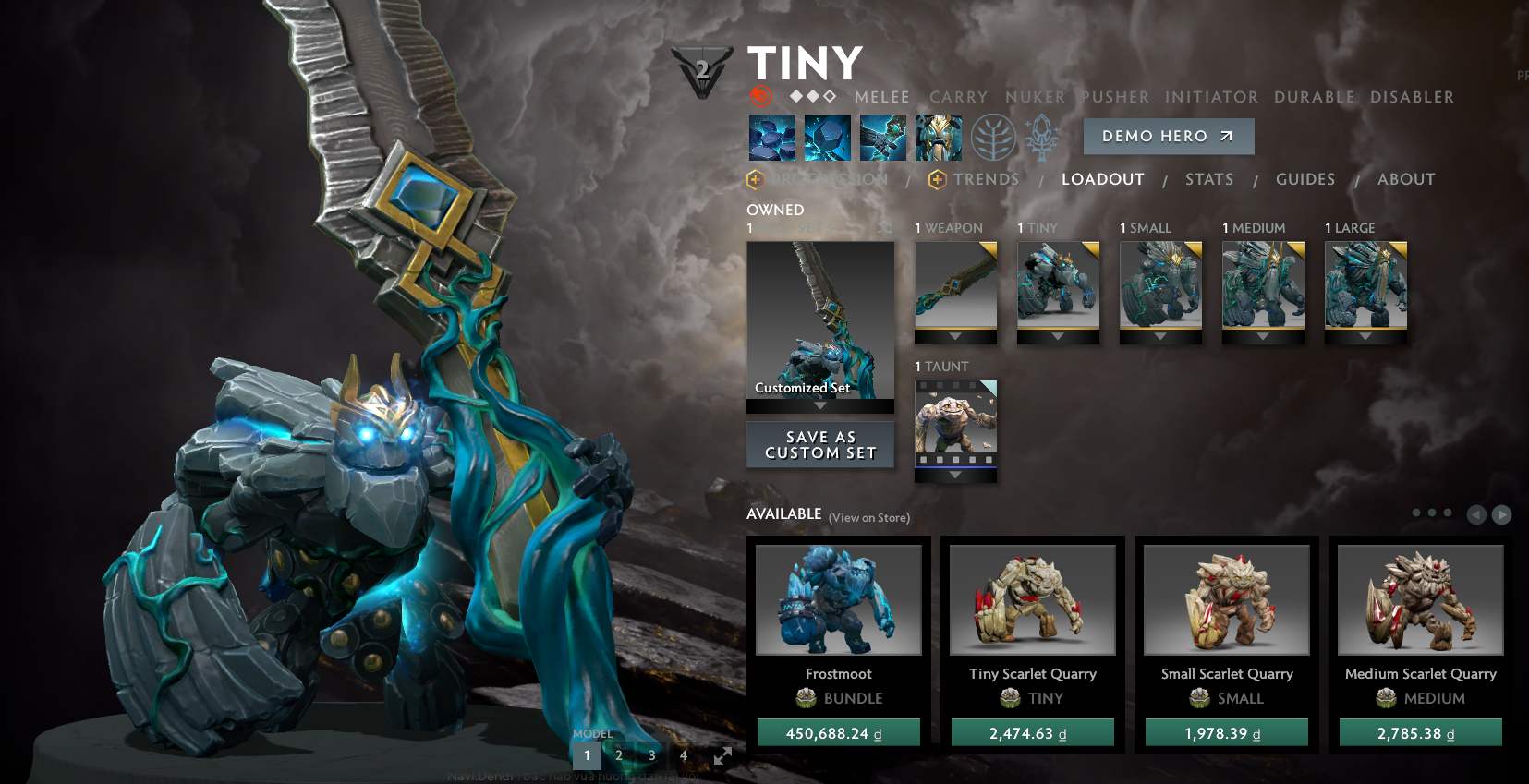Expand the Taunt slot dropdown arrow

point(955,475)
